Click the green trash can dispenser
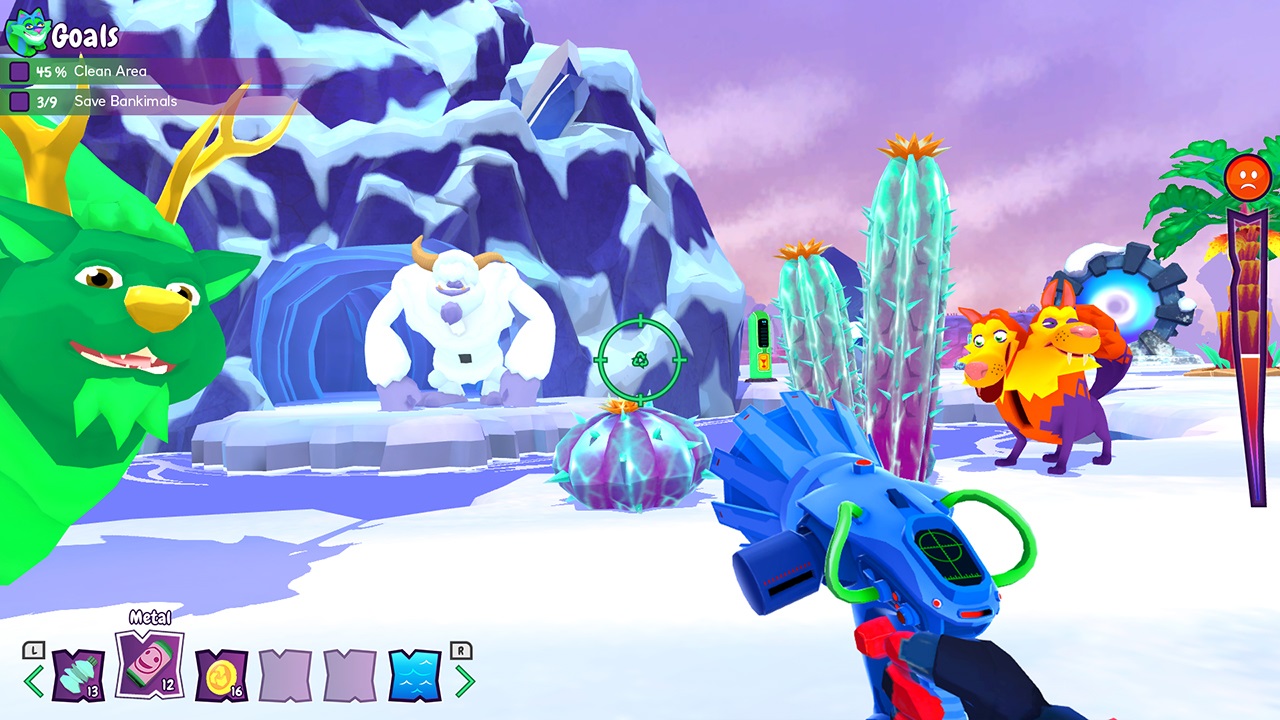The width and height of the screenshot is (1280, 720). pos(759,345)
